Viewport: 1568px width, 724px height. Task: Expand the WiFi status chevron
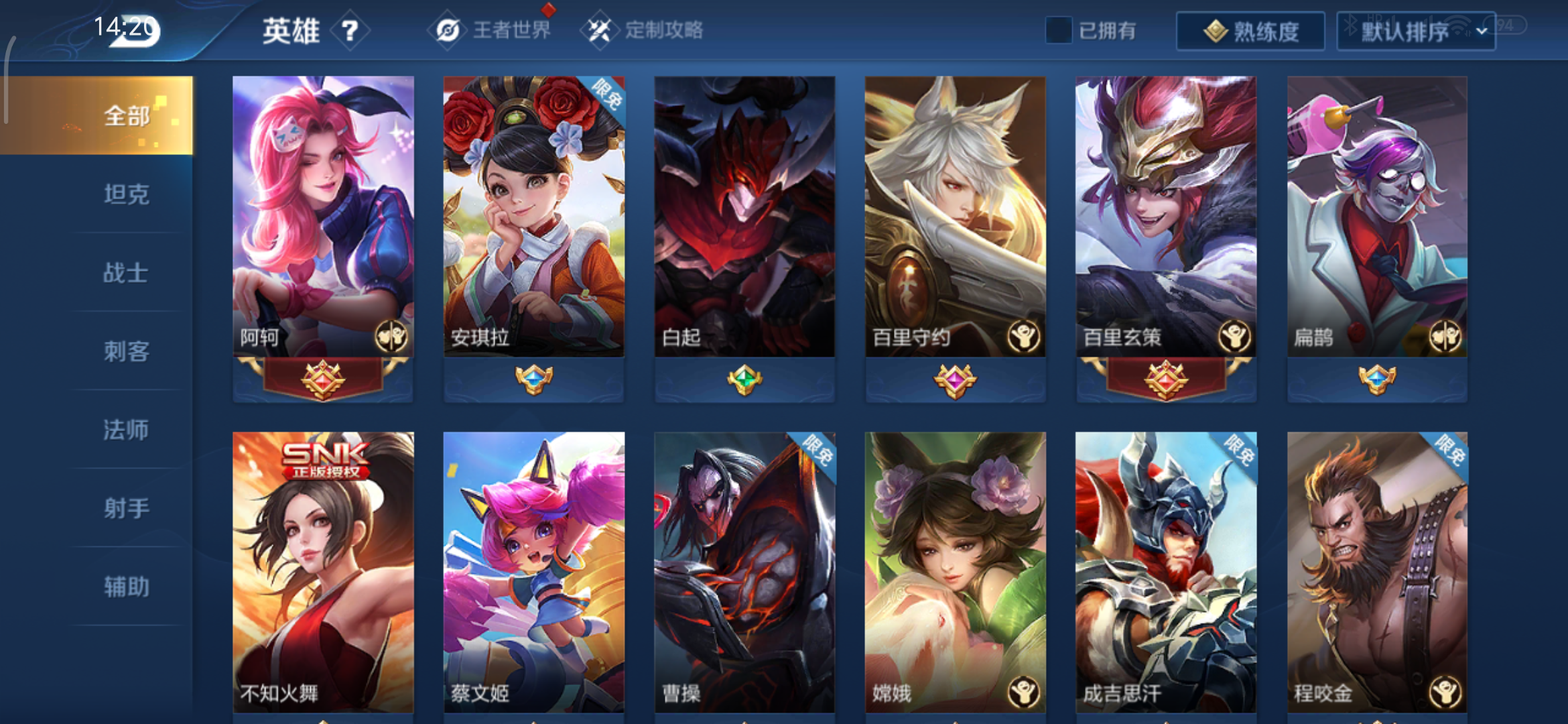[1482, 30]
